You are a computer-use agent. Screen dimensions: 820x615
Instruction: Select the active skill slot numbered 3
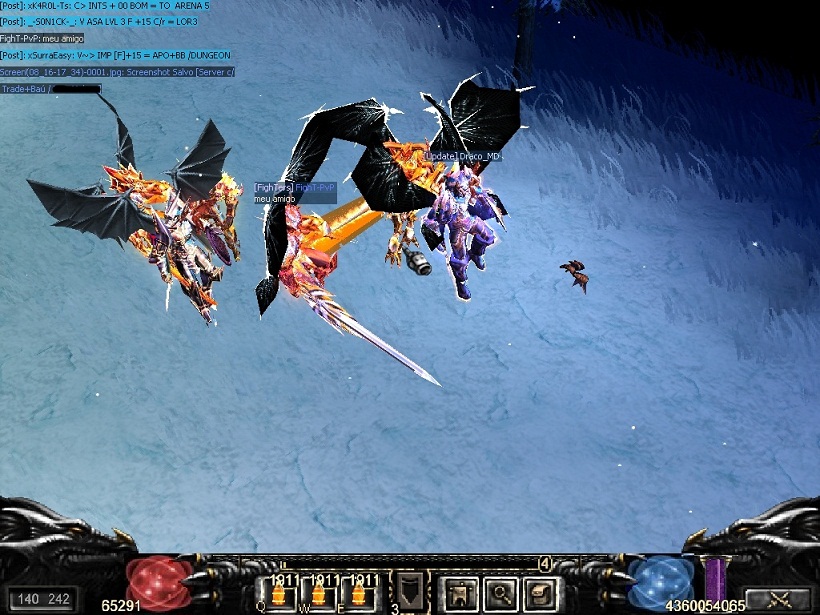410,592
